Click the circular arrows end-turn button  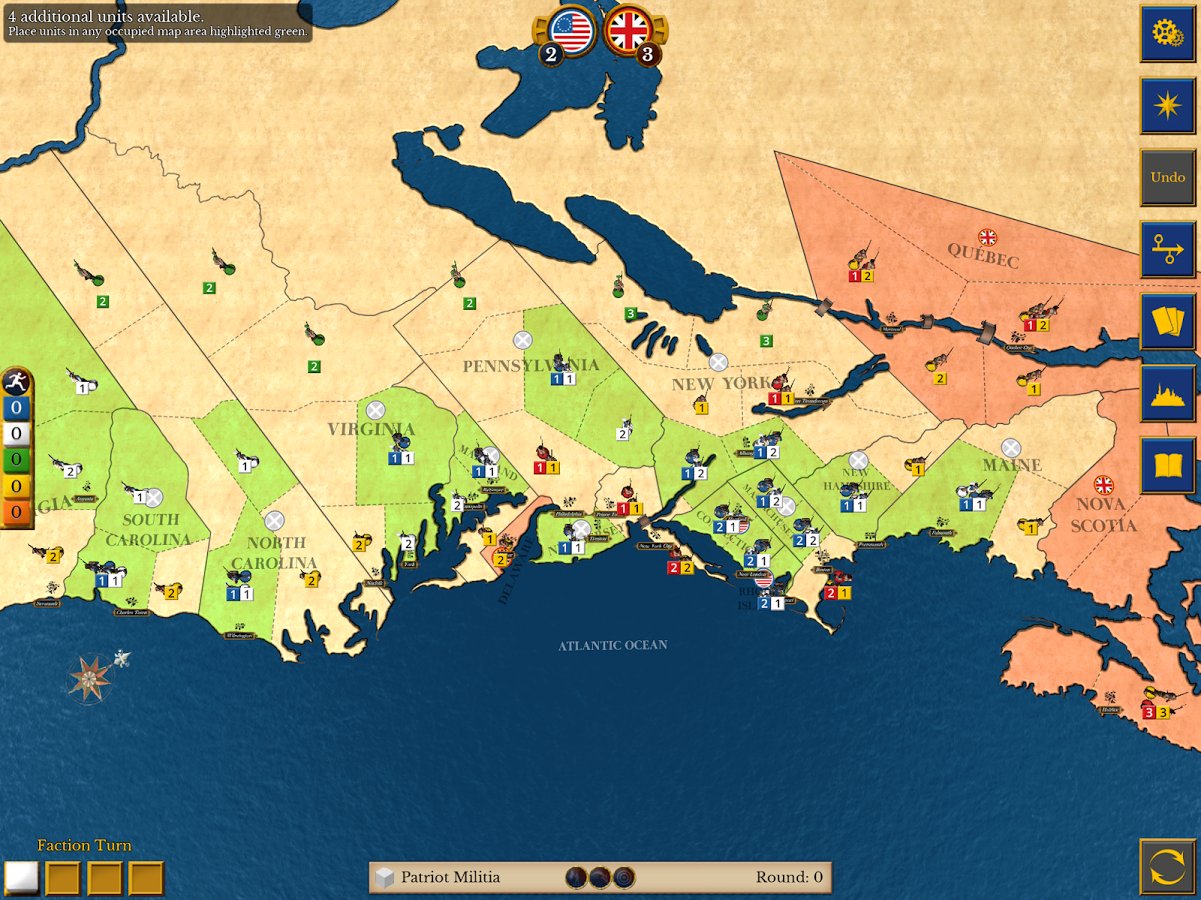tap(1167, 866)
